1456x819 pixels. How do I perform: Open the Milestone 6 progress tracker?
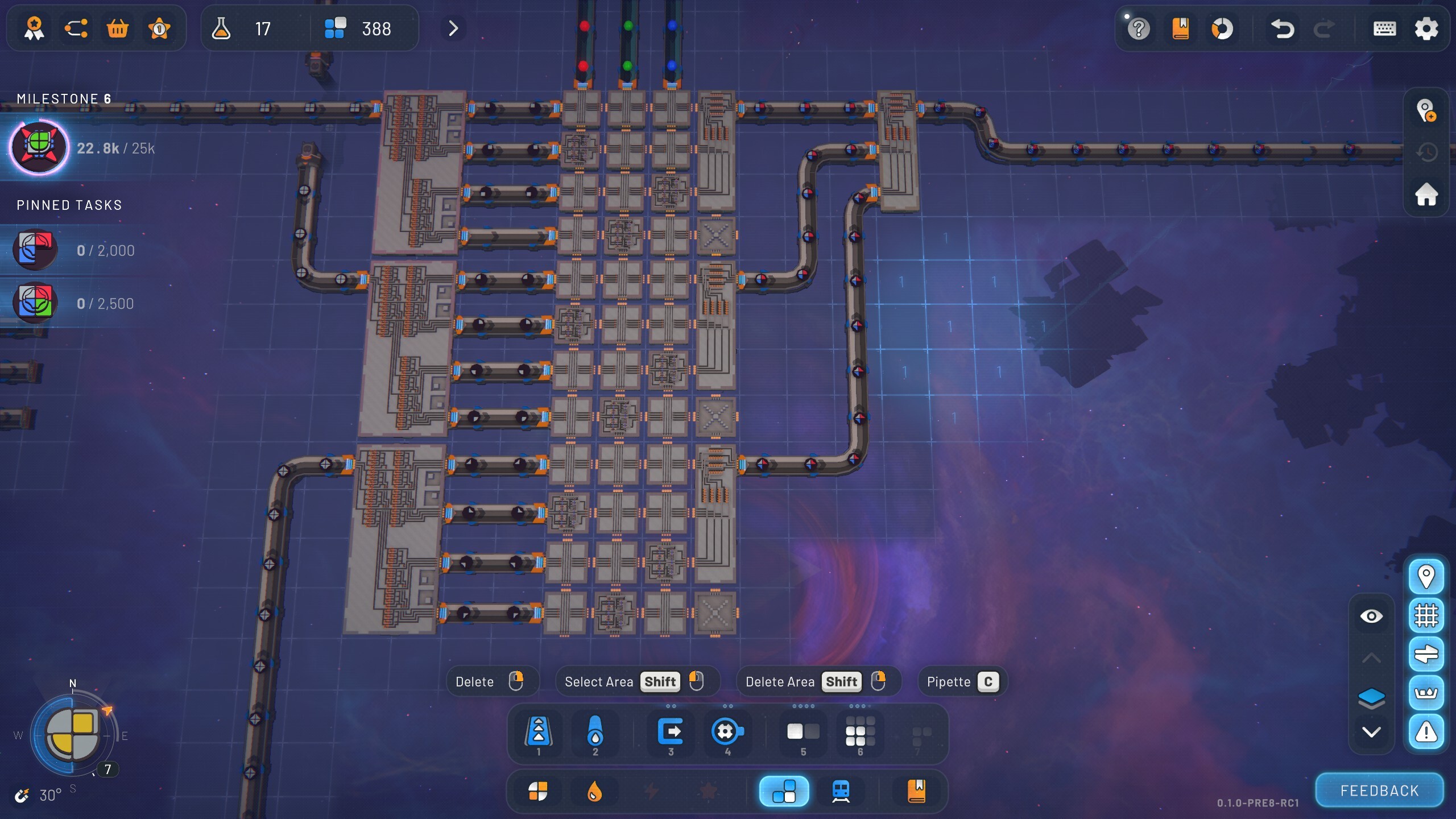[x=39, y=148]
